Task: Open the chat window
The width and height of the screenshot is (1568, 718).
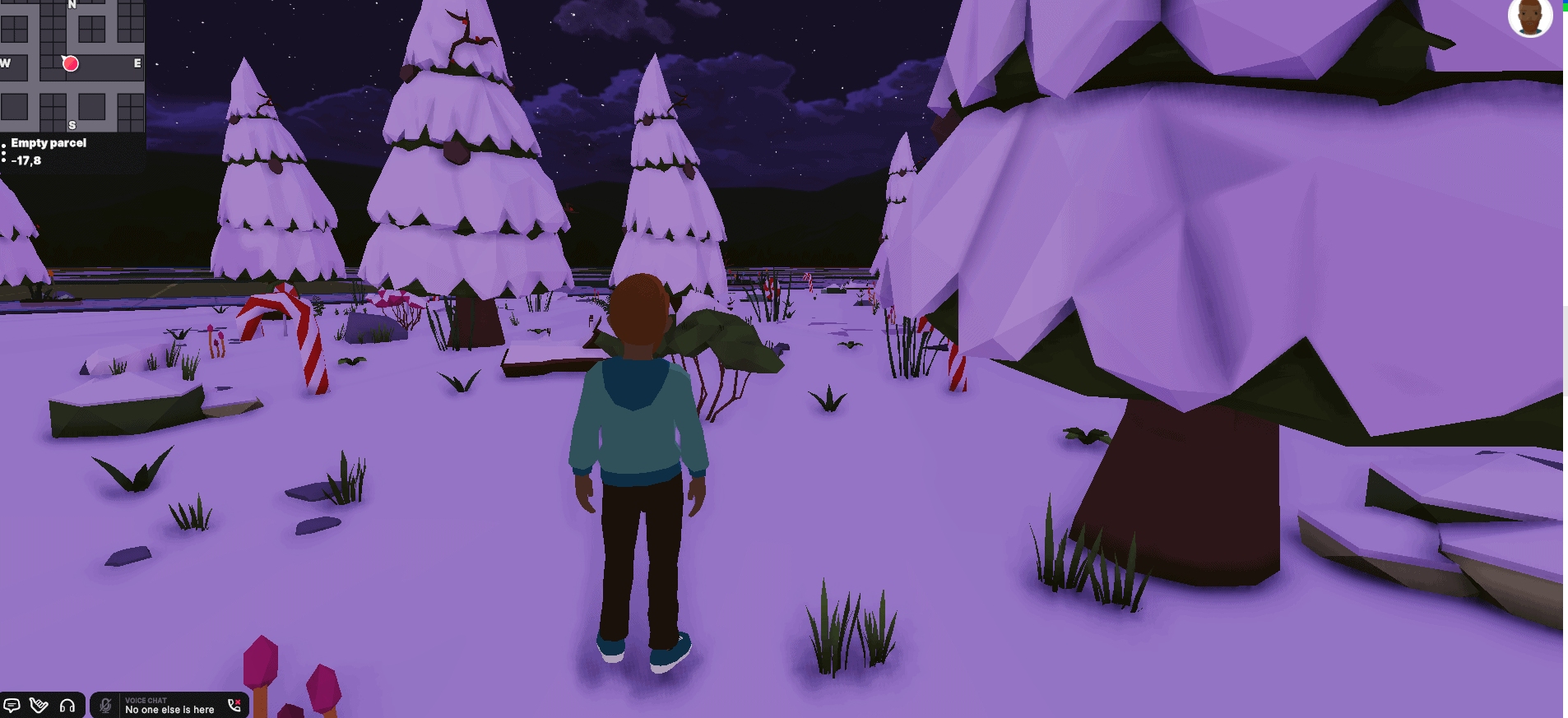Action: 12,705
